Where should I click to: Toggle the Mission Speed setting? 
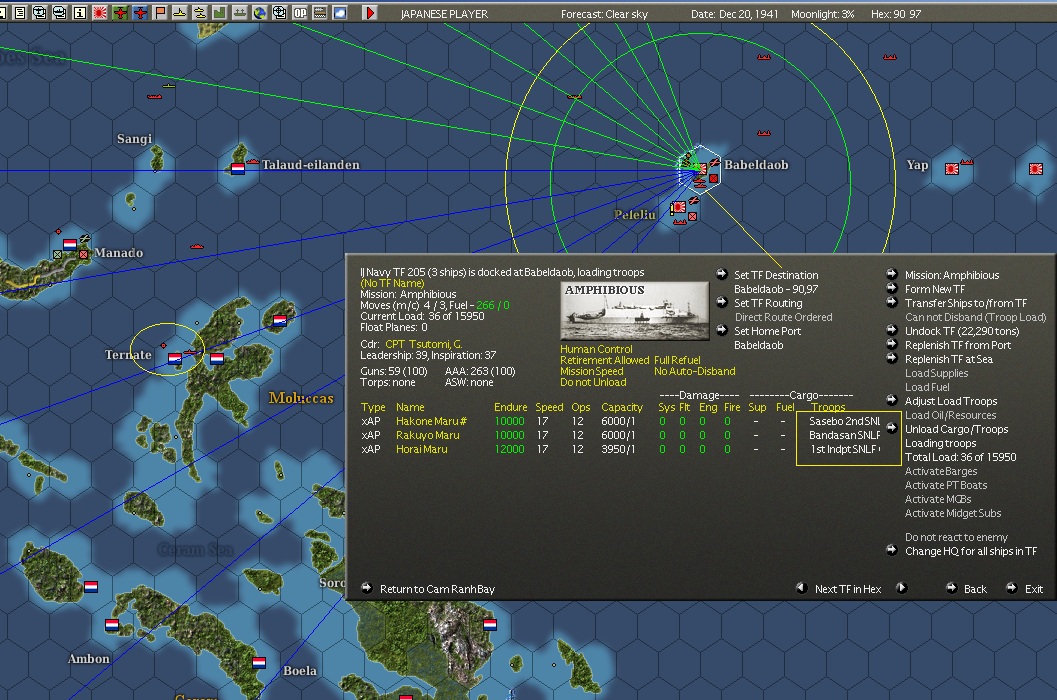(x=592, y=371)
